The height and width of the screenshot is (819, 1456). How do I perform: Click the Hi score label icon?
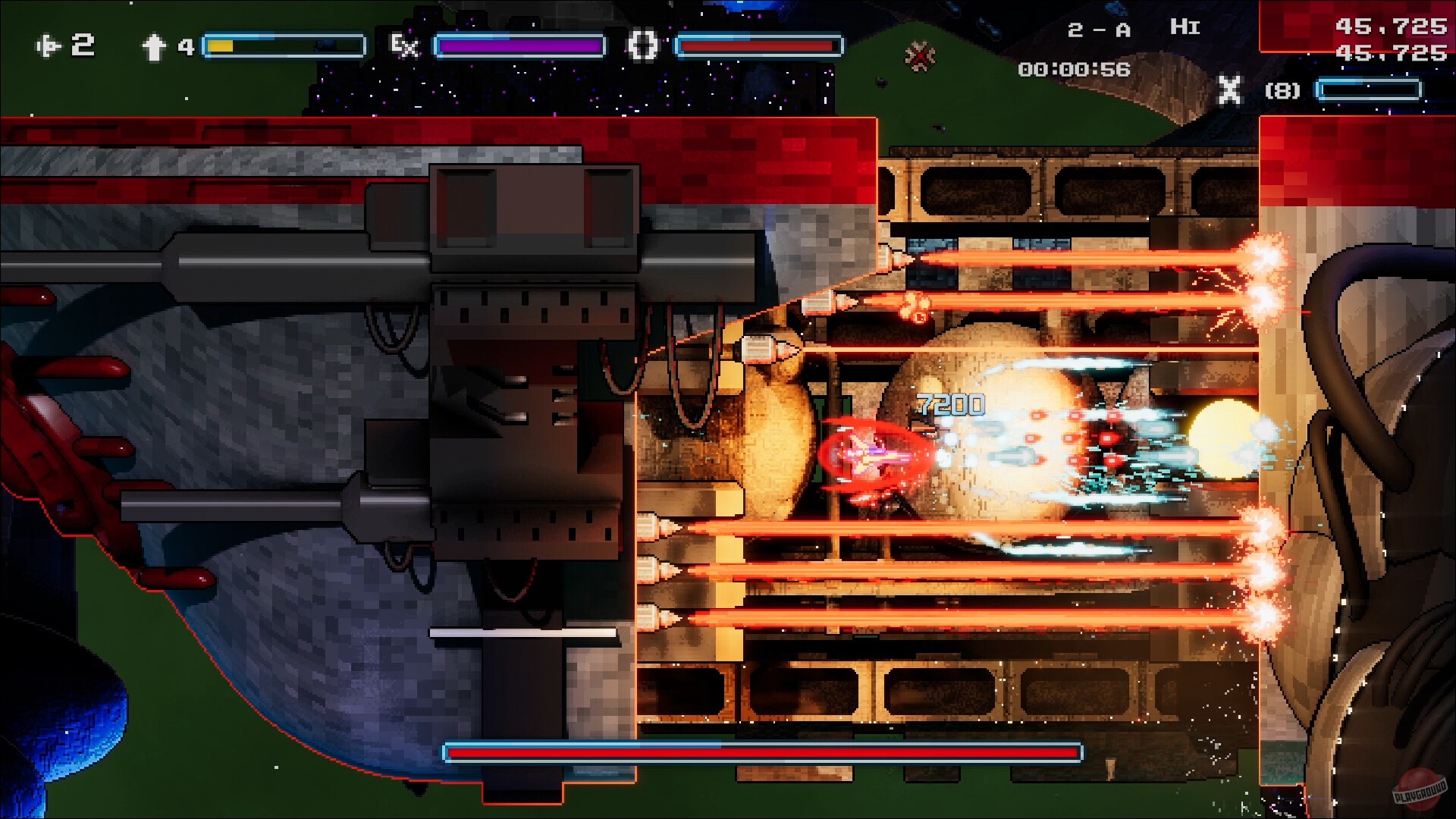pos(1185,27)
